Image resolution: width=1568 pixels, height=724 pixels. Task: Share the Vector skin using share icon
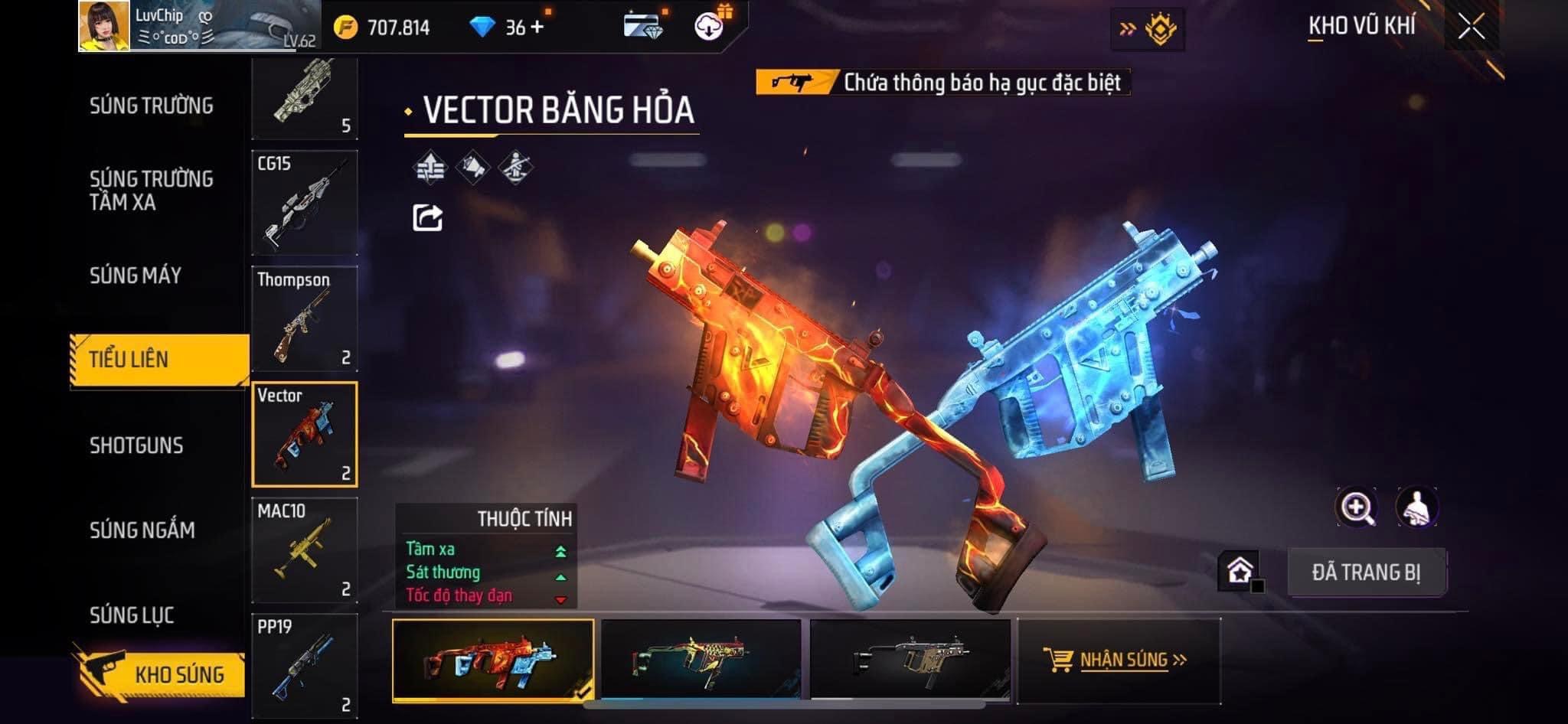[427, 218]
